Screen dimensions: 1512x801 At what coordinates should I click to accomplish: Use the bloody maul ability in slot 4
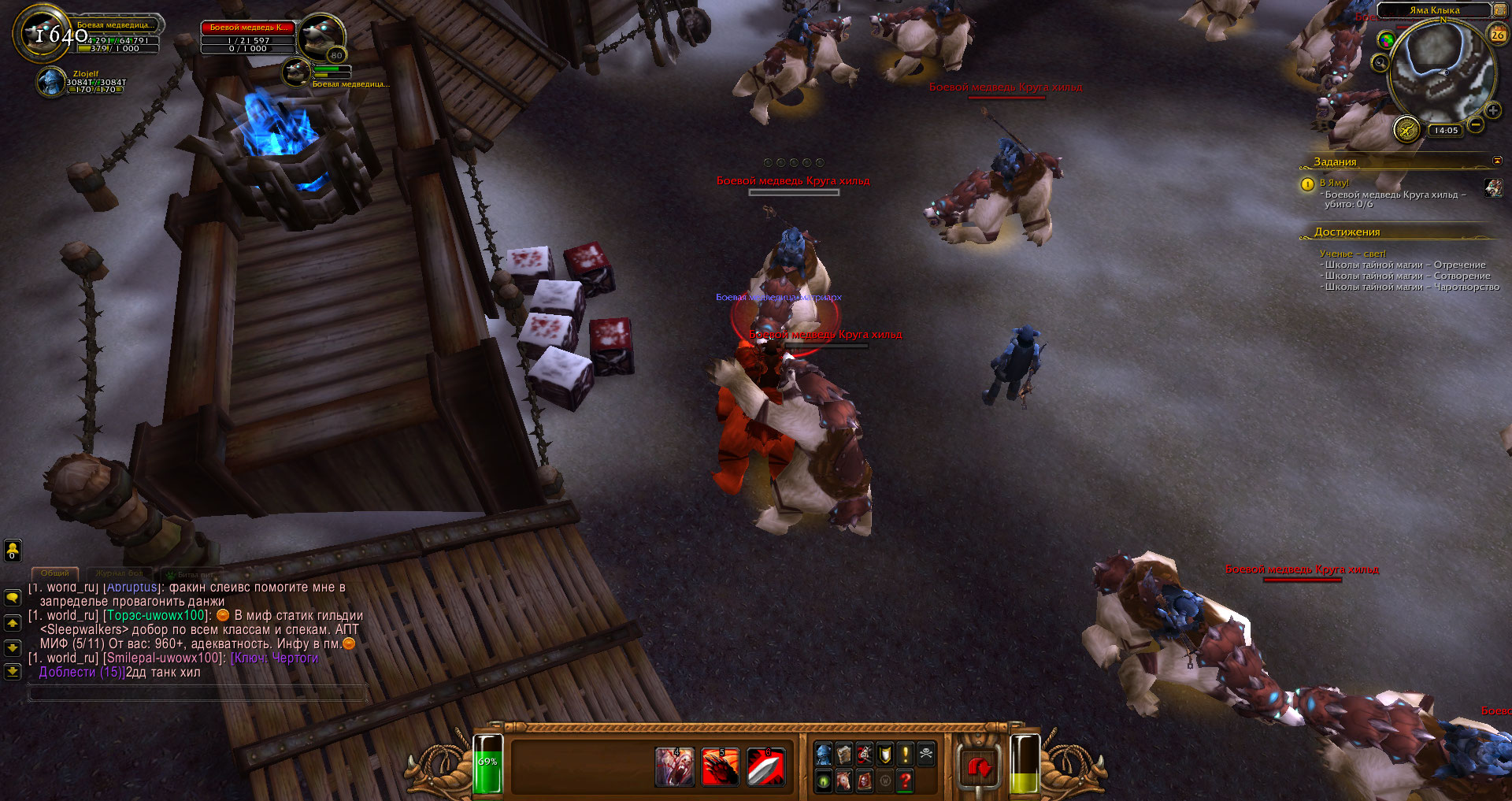[675, 767]
